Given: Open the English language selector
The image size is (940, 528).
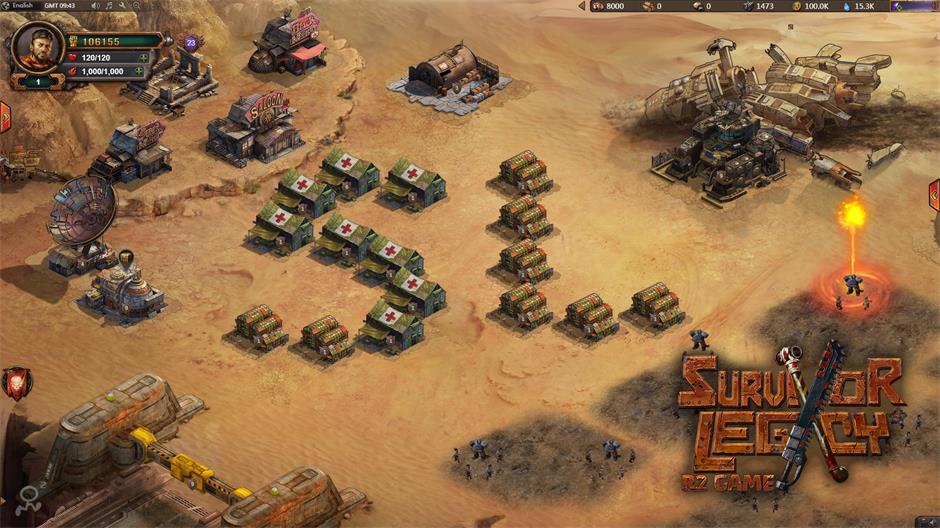Looking at the screenshot, I should pos(23,5).
